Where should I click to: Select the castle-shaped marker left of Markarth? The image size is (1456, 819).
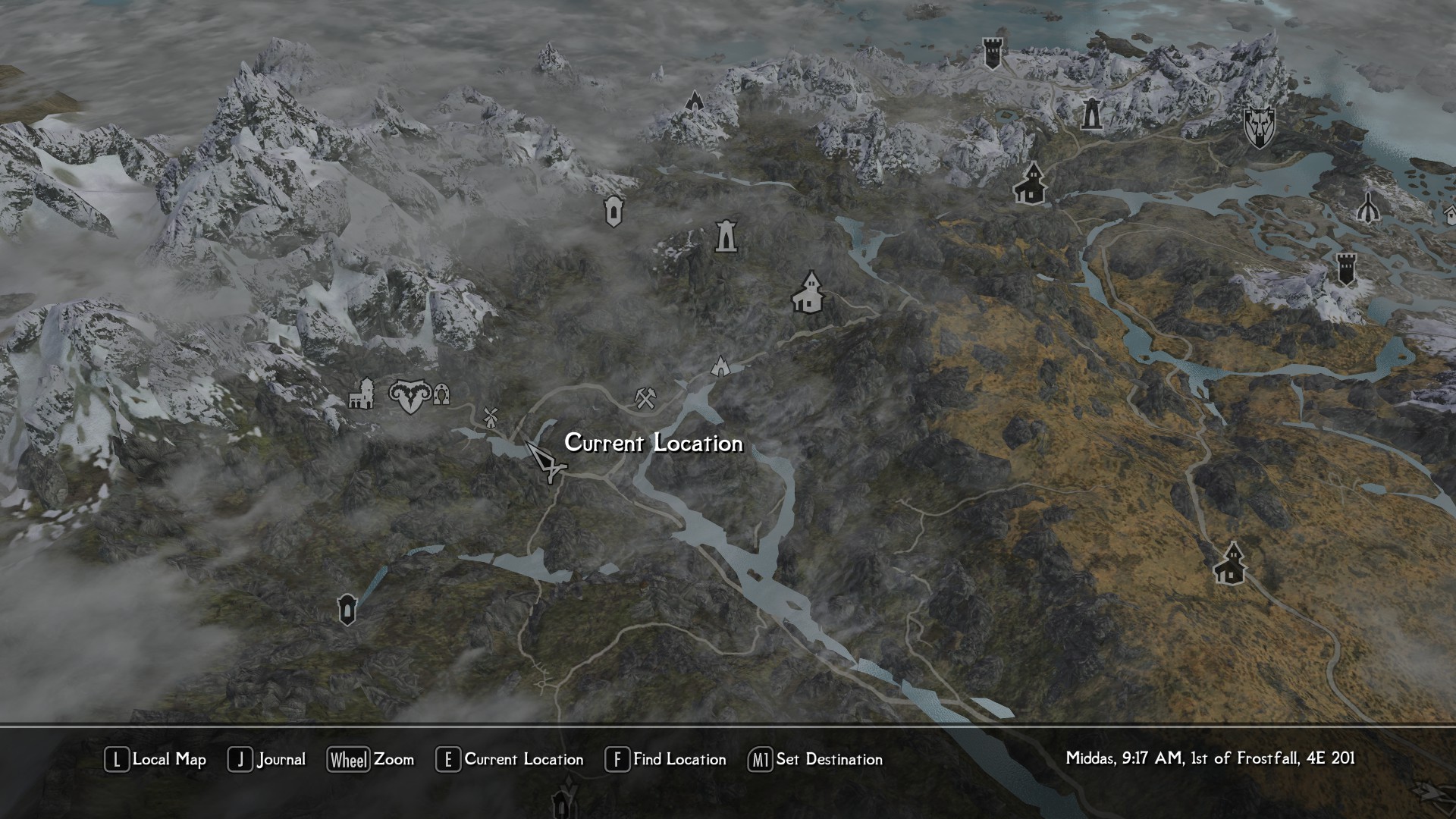(x=362, y=394)
